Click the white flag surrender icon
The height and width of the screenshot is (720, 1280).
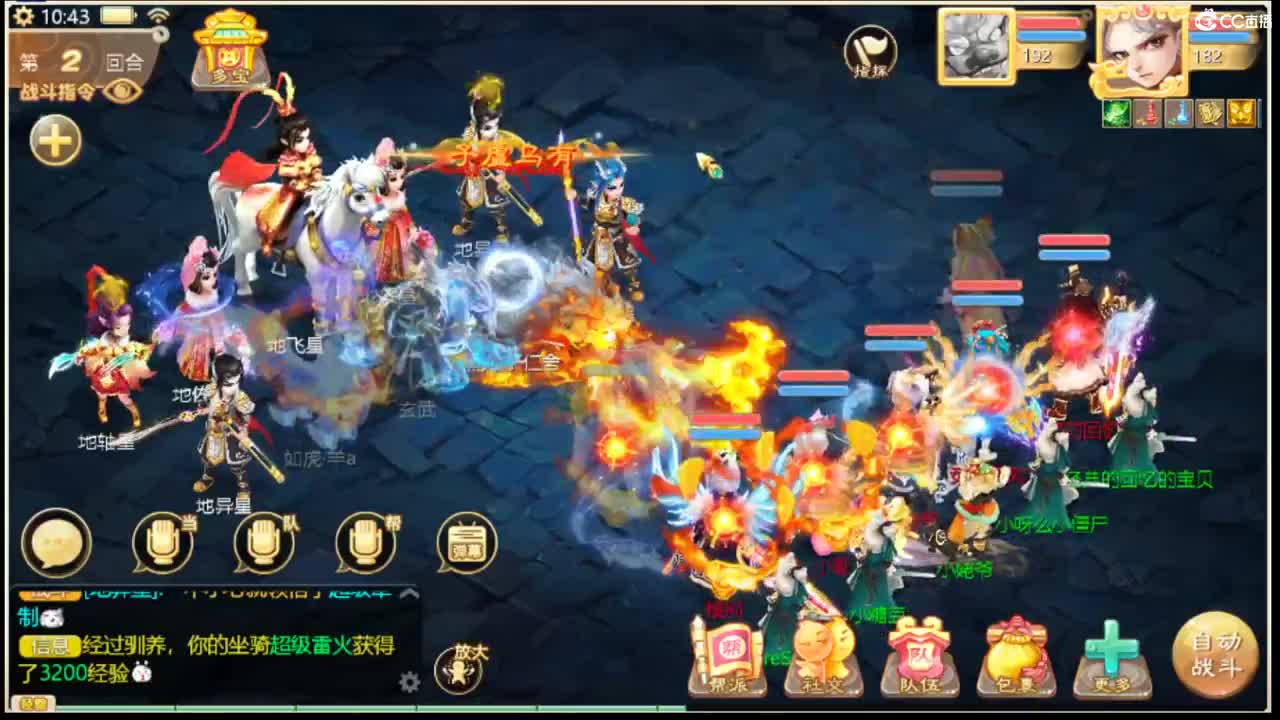(869, 54)
